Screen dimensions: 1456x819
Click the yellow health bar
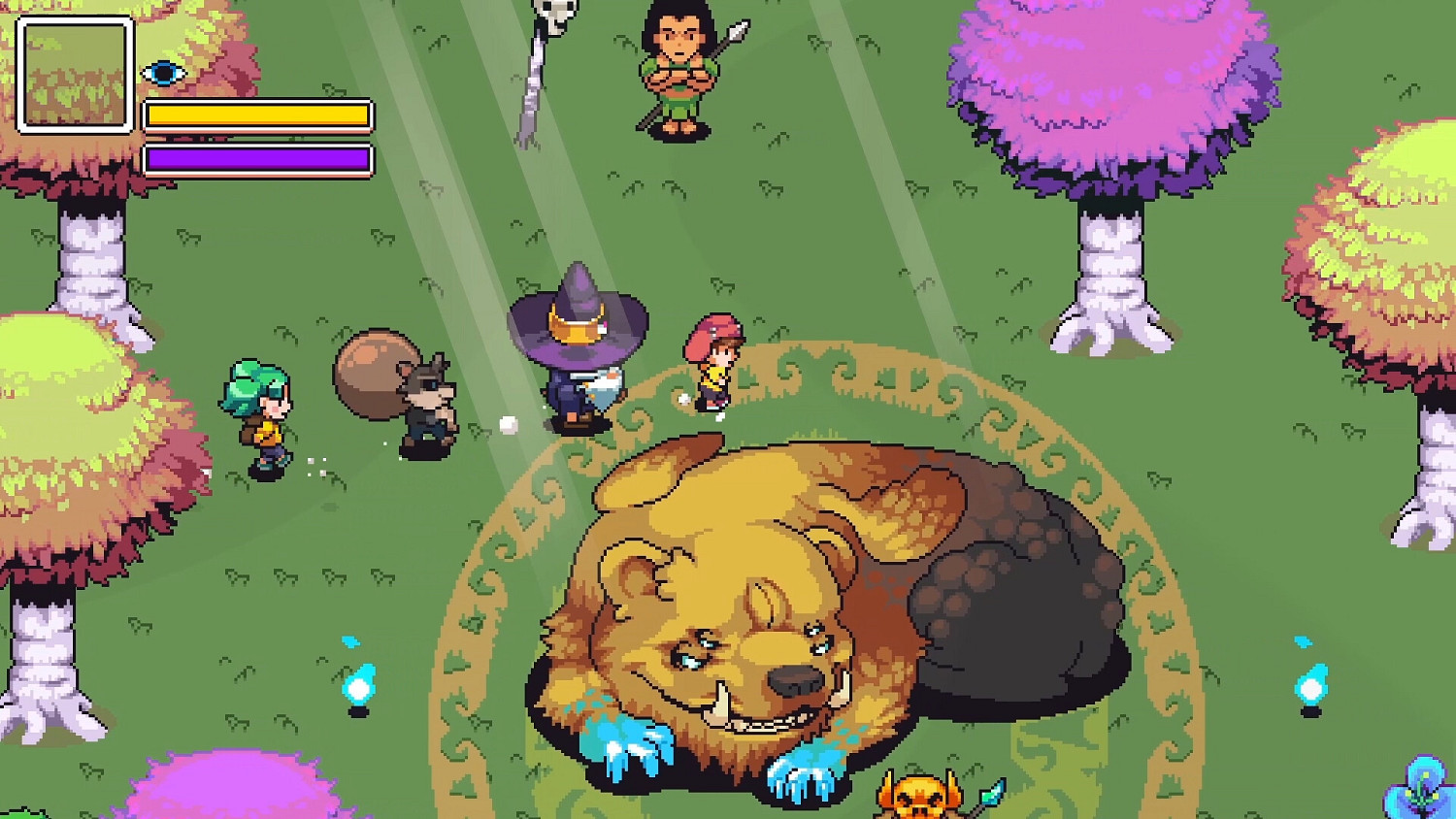pyautogui.click(x=257, y=115)
